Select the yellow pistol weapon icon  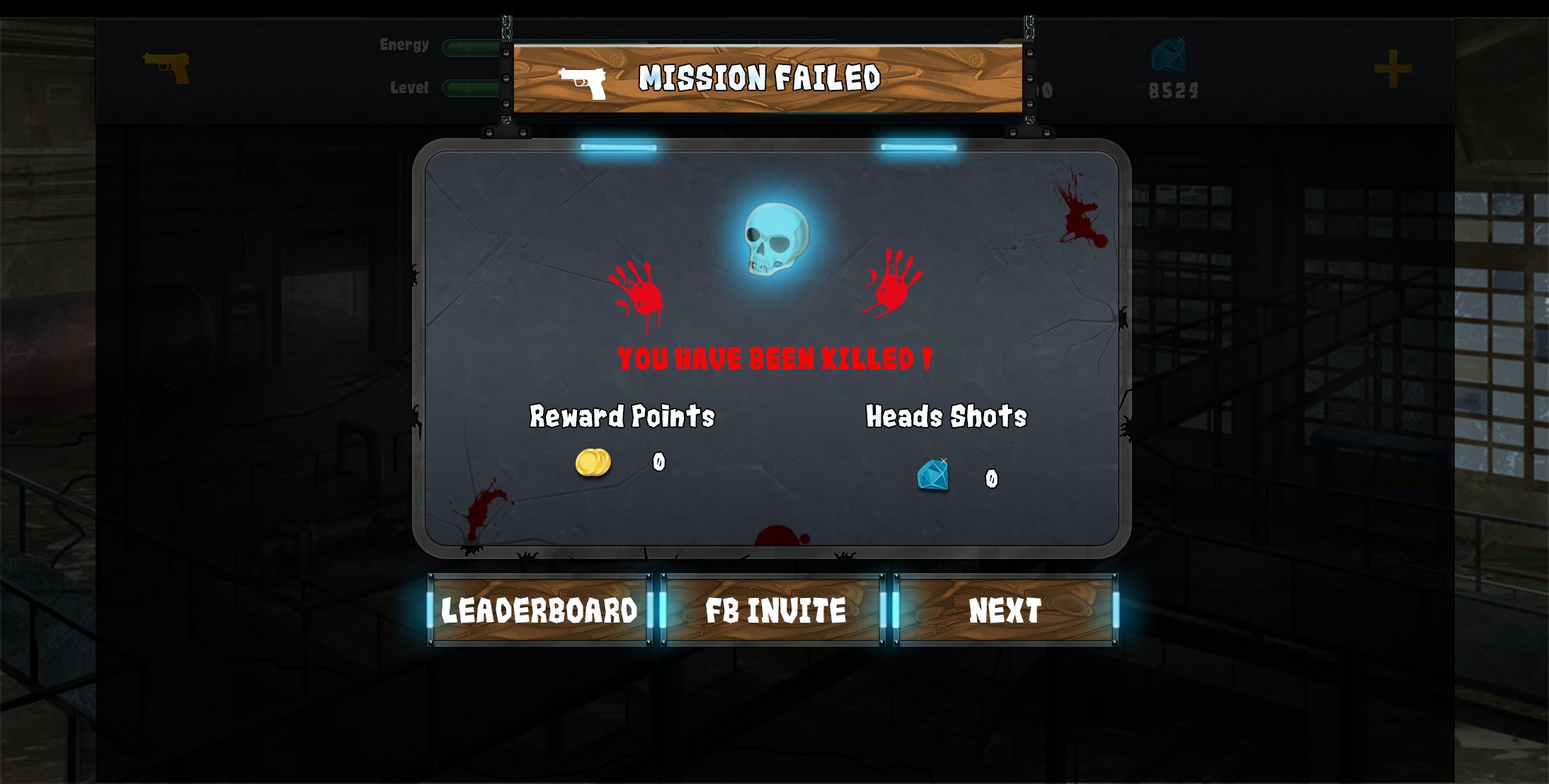tap(167, 67)
